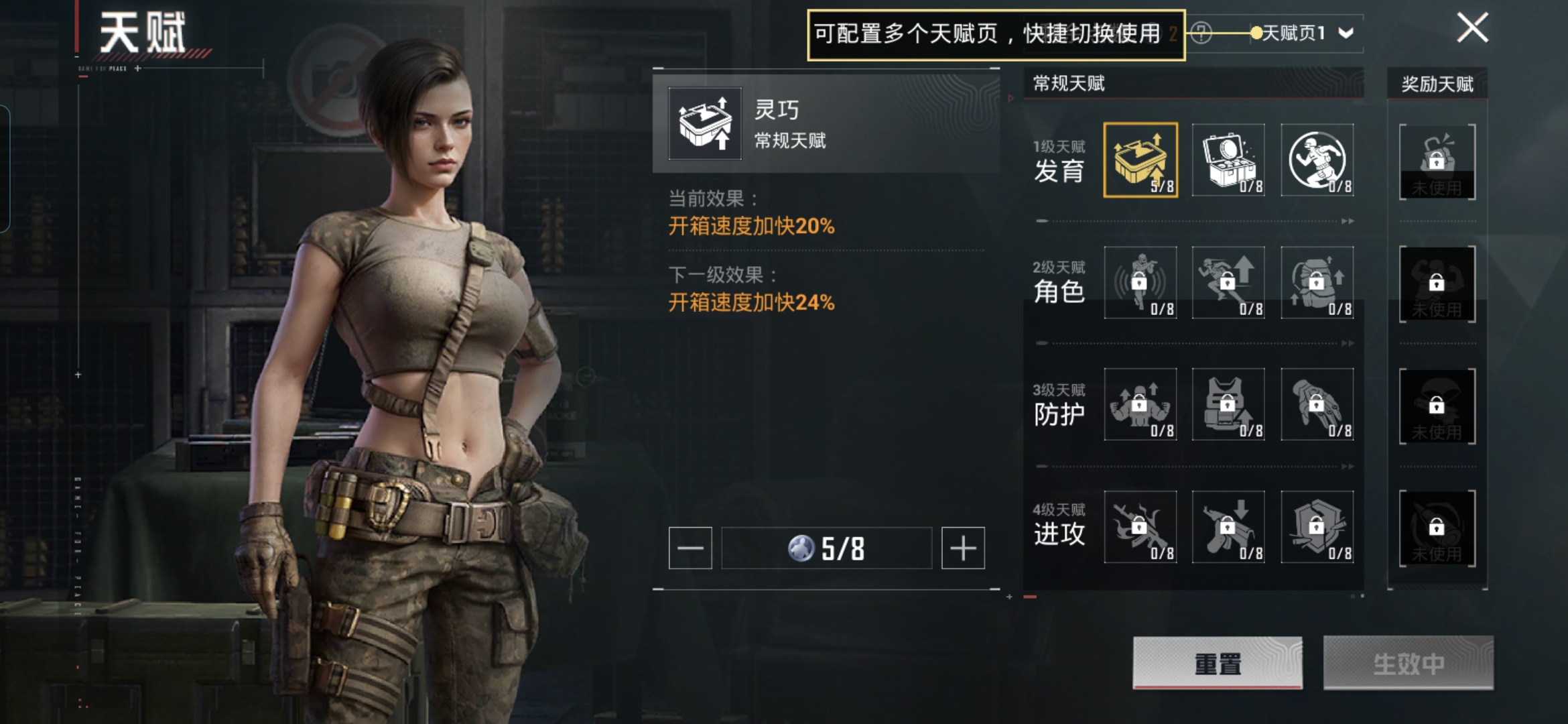Screen dimensions: 1568x724
Task: Increase talent points with the plus button
Action: tap(963, 548)
